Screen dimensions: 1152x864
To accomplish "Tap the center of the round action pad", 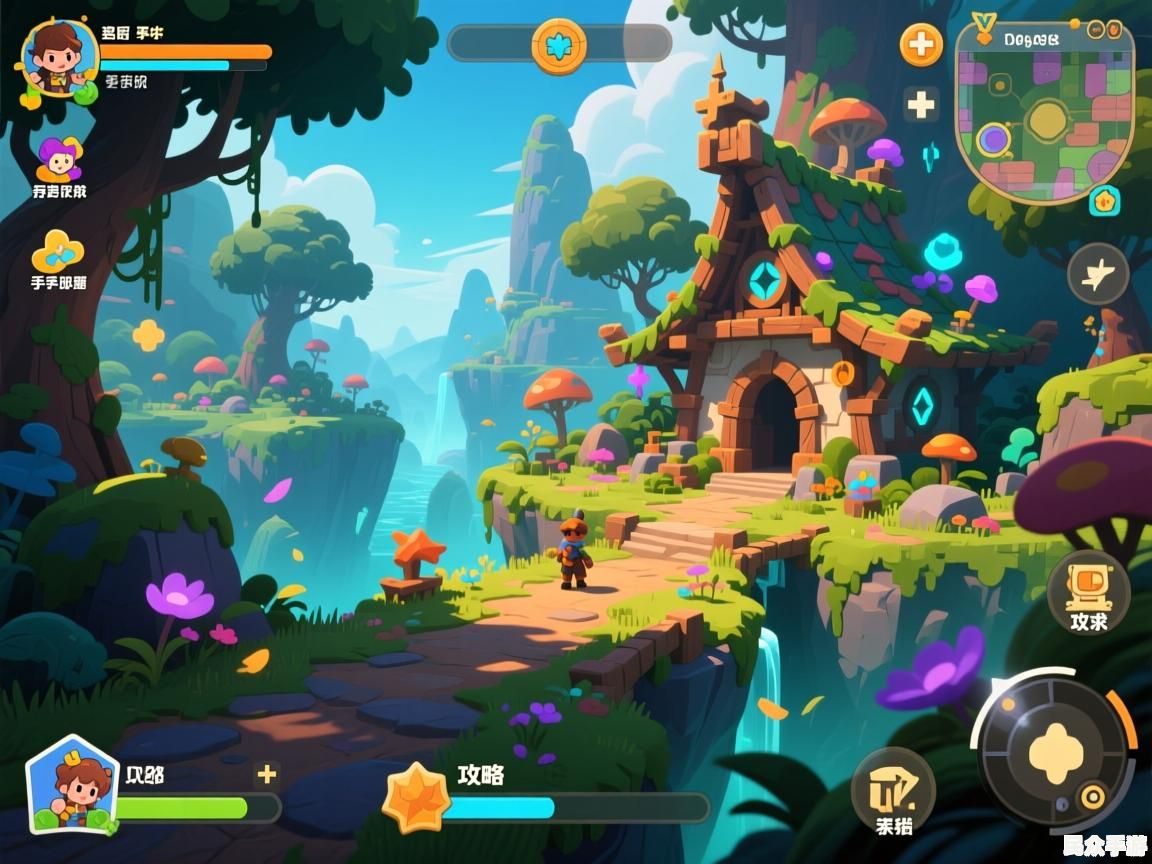I will click(1051, 748).
